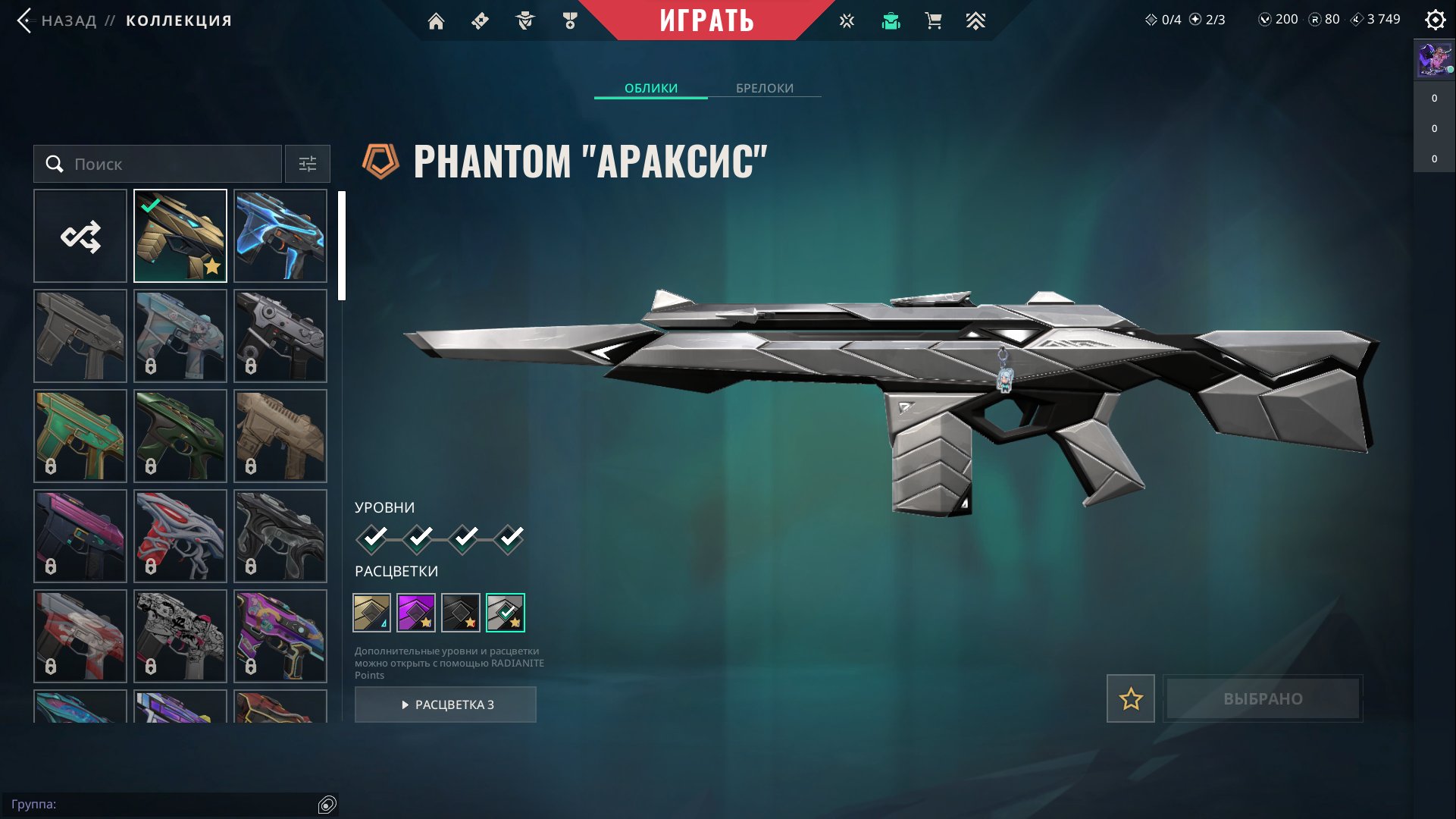Open the skin filter options

pos(307,164)
